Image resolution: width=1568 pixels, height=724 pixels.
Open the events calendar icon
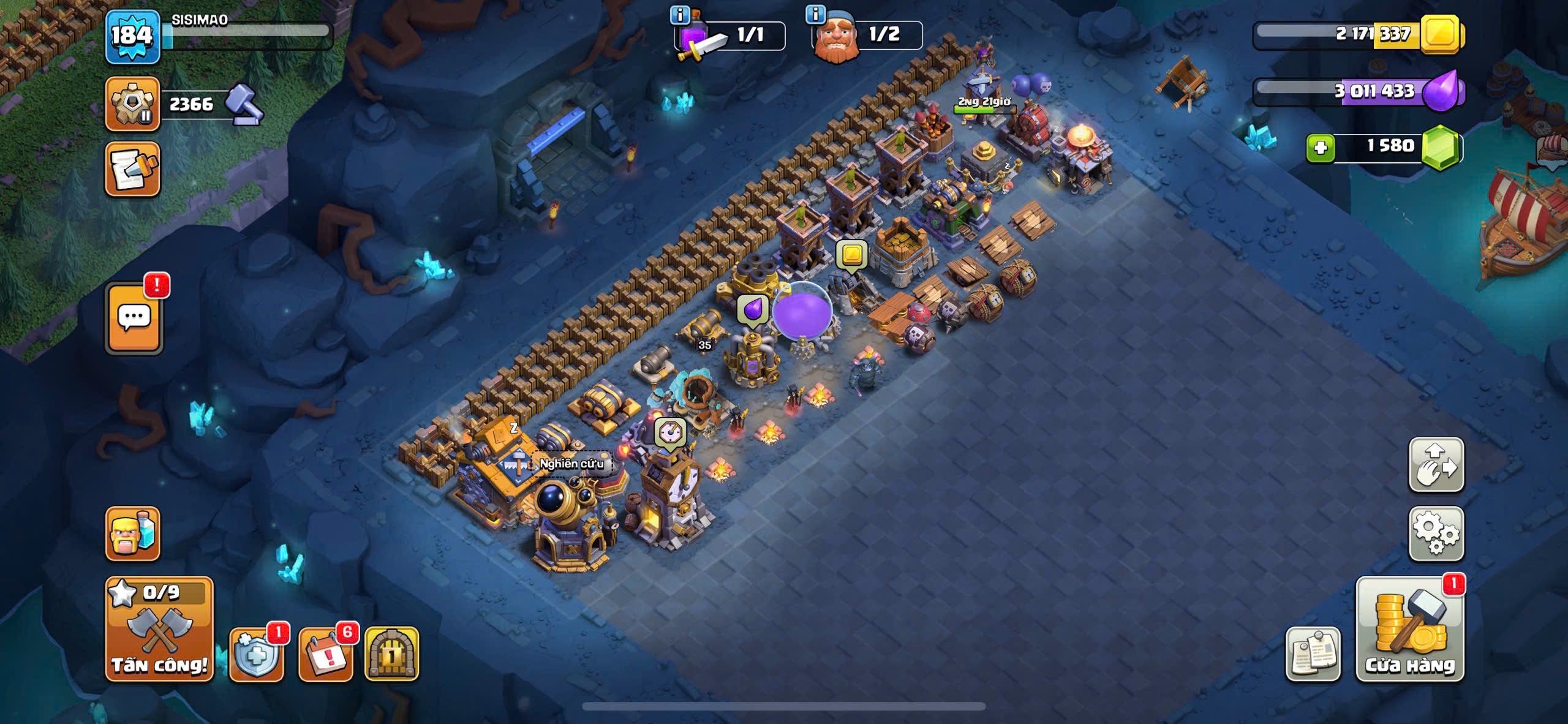click(325, 654)
